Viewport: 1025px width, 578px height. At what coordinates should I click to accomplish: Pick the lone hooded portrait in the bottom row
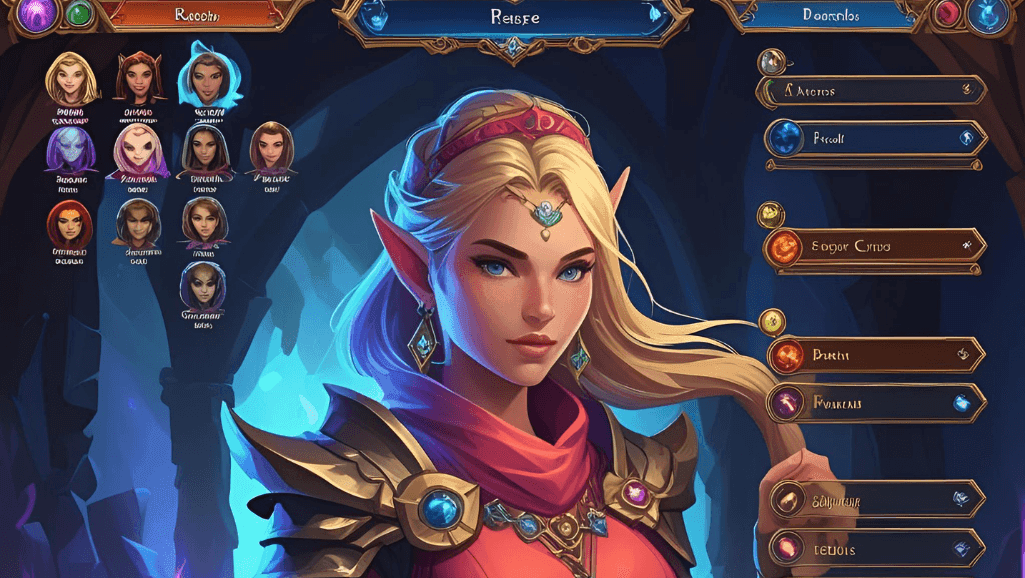(x=202, y=288)
